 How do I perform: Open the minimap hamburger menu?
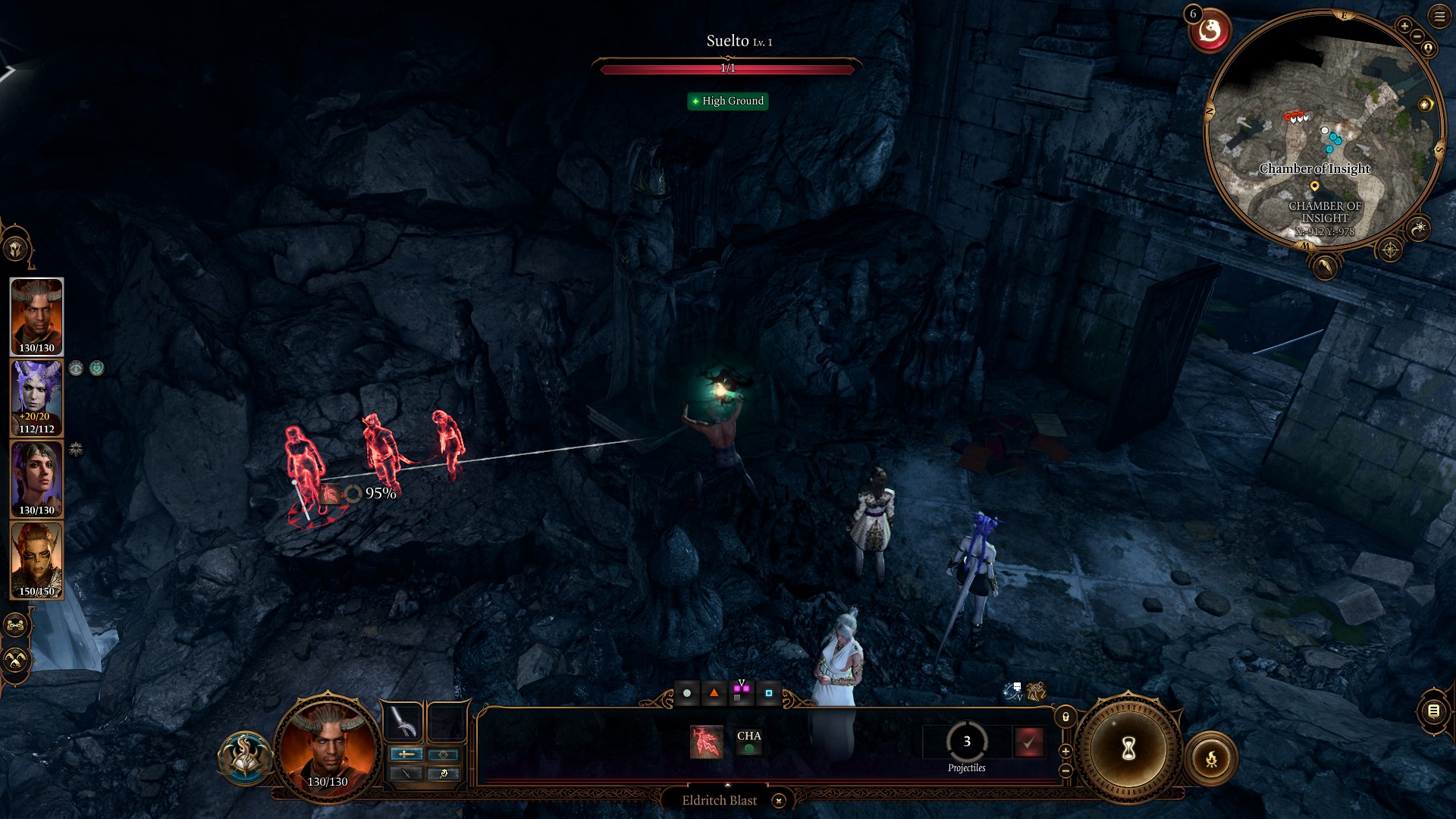[1438, 17]
